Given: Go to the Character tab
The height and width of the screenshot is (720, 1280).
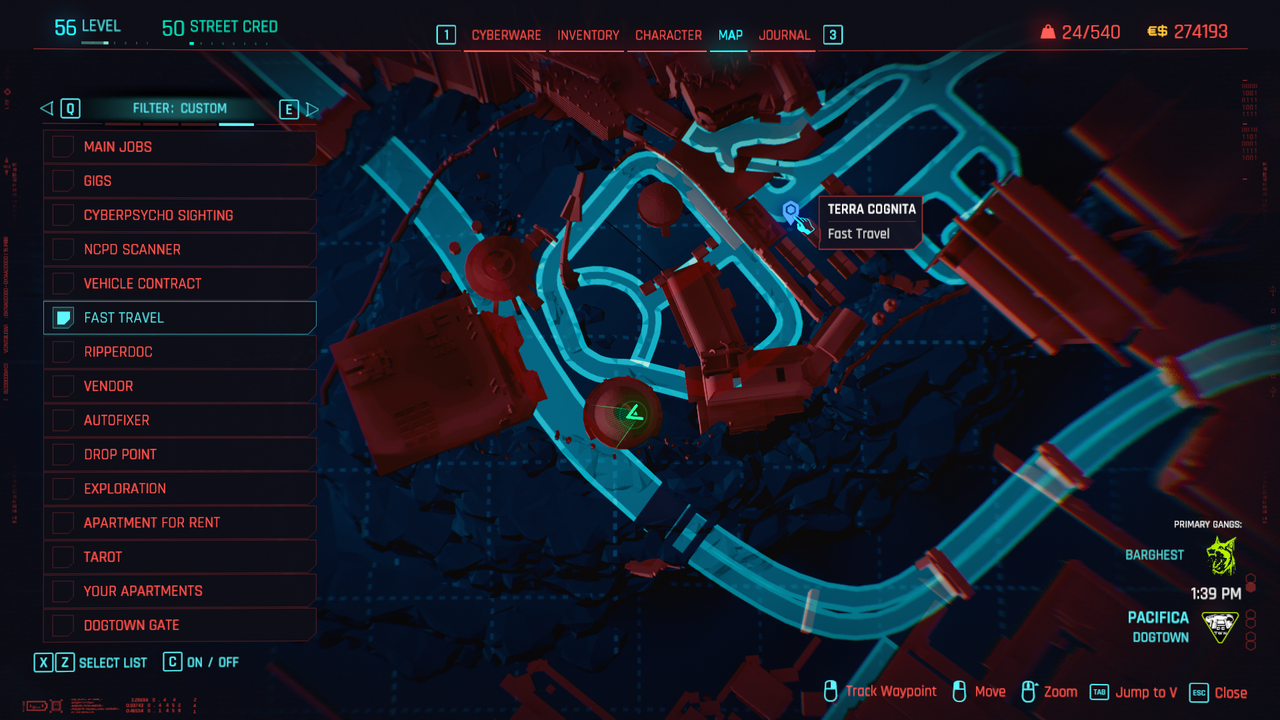Looking at the screenshot, I should [668, 35].
